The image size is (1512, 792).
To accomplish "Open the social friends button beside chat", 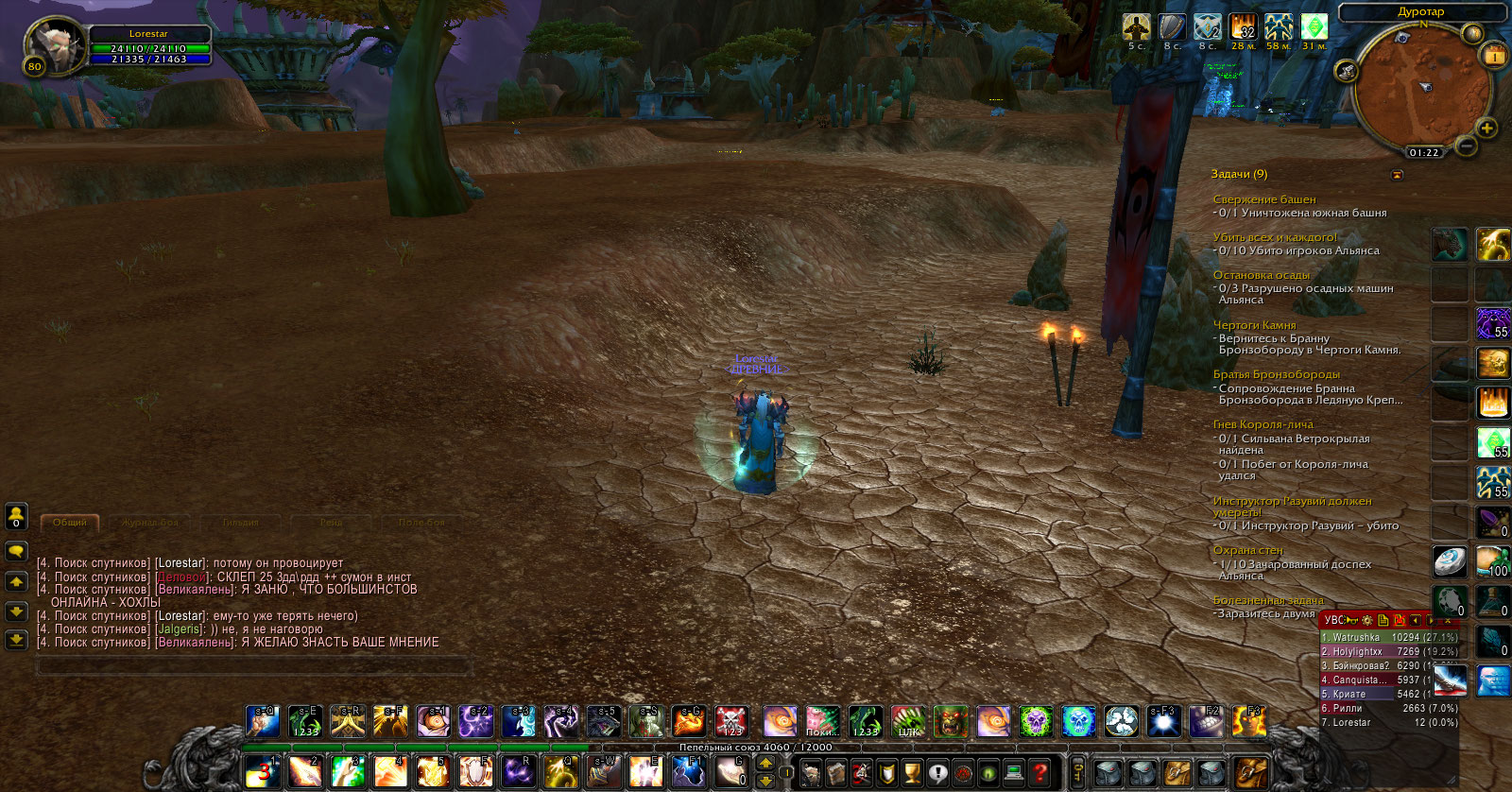I will click(x=16, y=516).
